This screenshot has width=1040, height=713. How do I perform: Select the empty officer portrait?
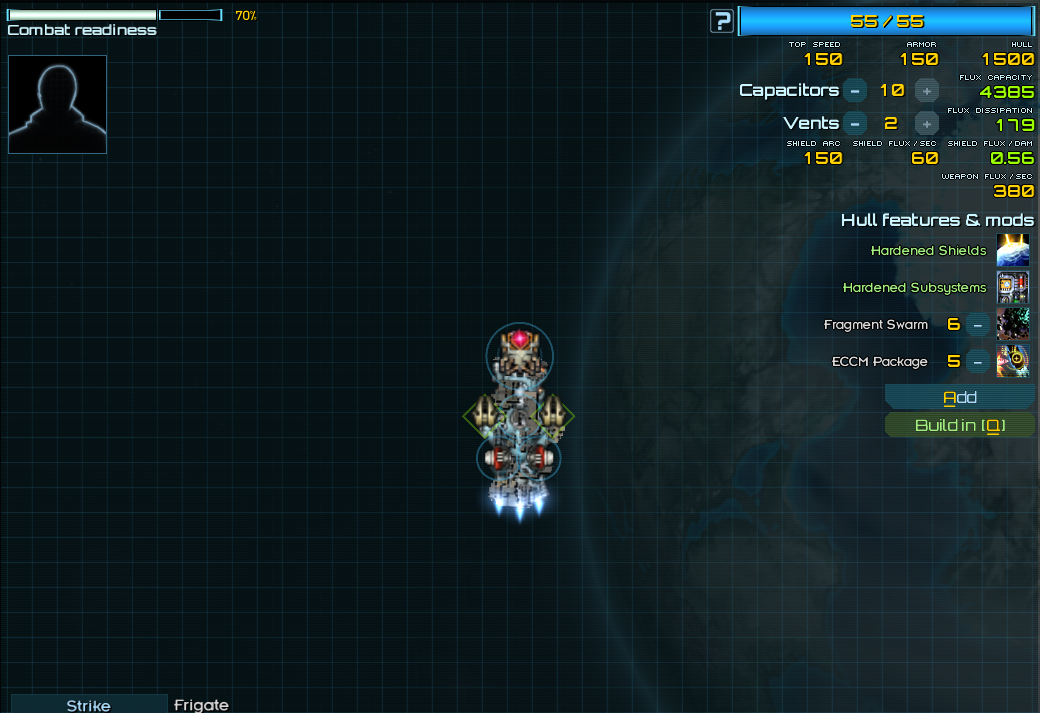tap(57, 104)
